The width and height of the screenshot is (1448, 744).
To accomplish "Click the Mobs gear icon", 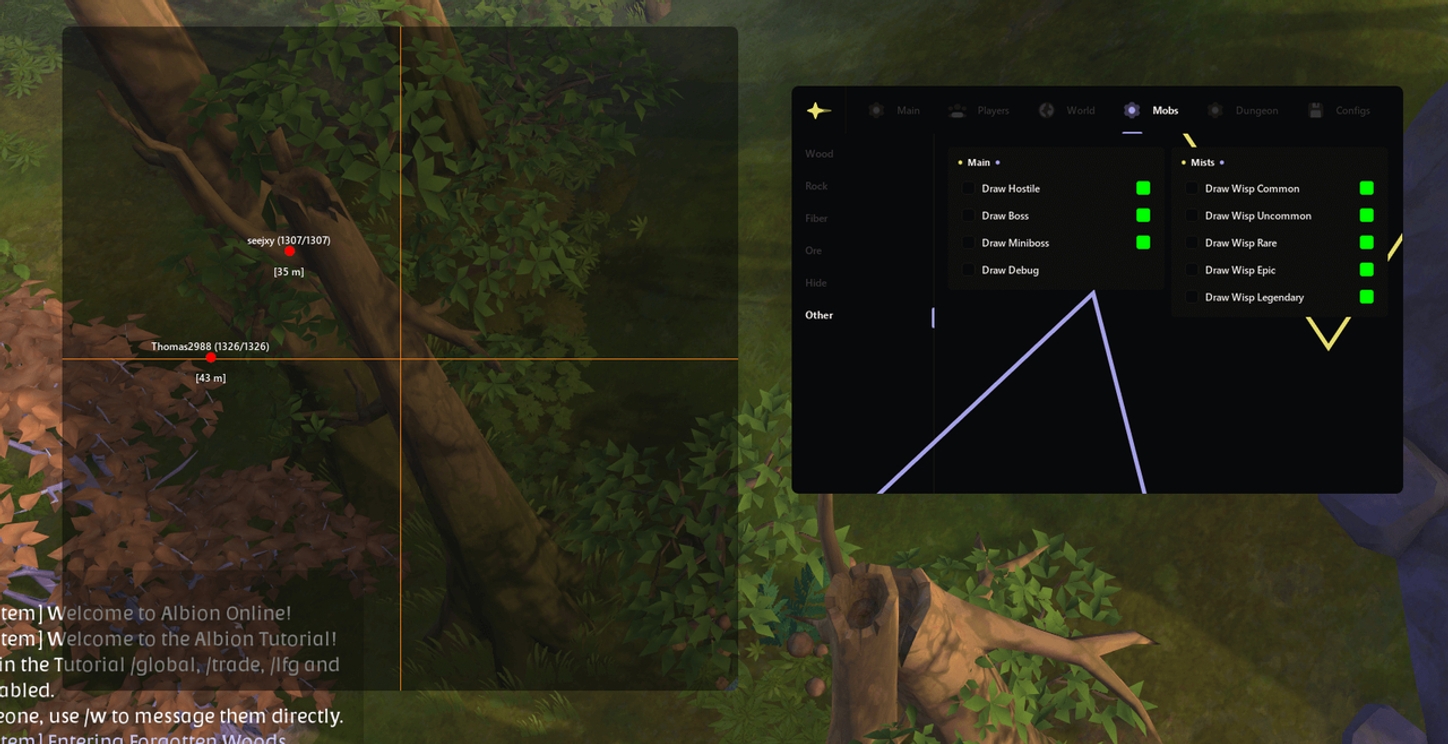I will click(1133, 110).
